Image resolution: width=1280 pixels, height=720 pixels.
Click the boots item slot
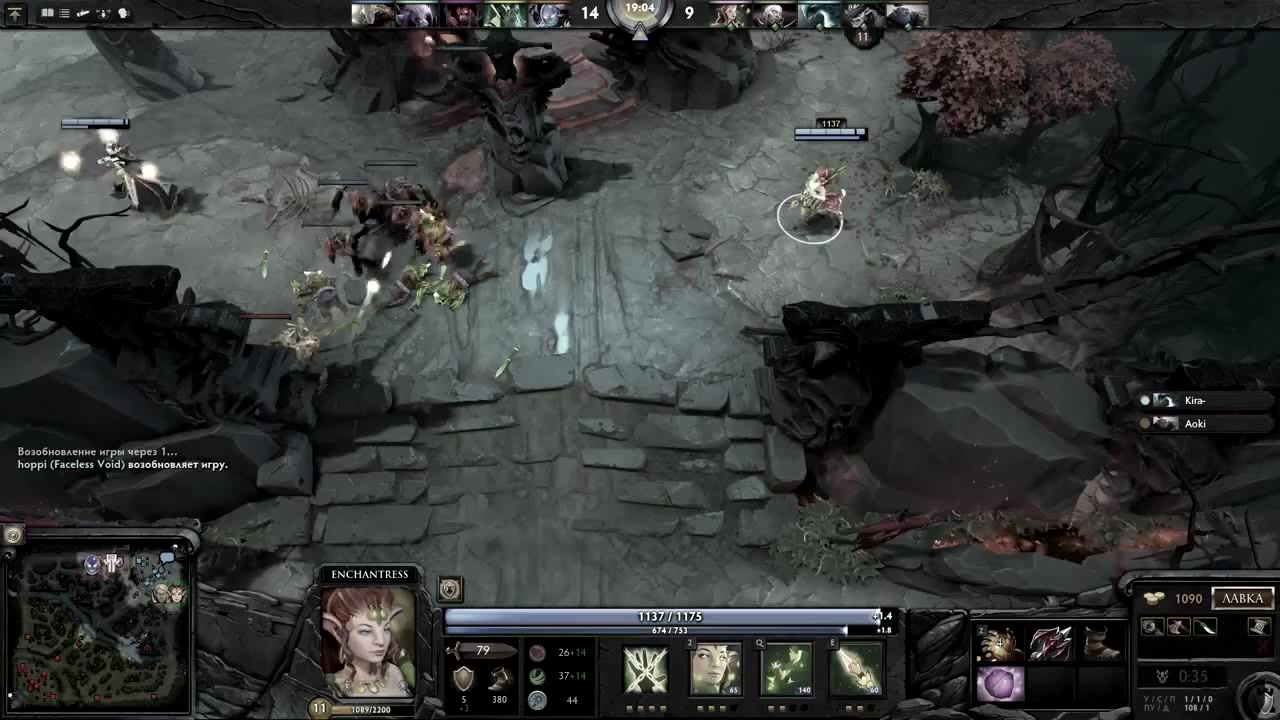coord(1101,645)
